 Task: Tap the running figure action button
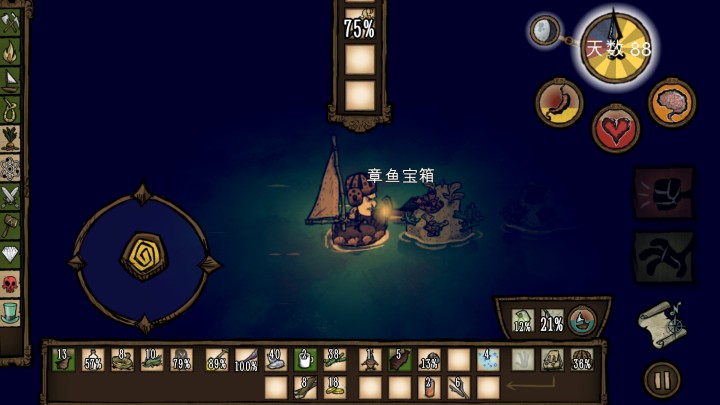[x=665, y=257]
